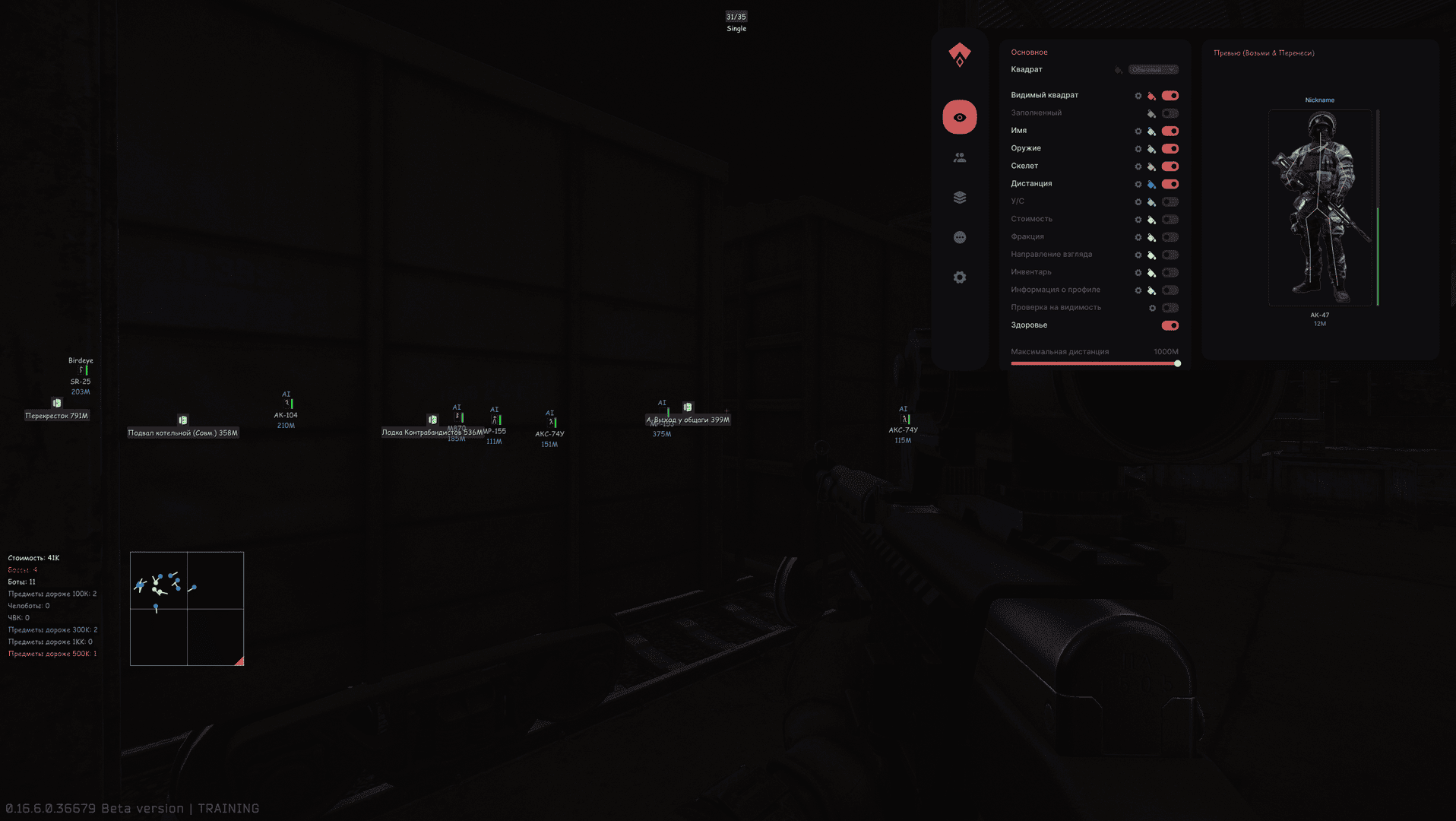Click the globe icon in the sidebar
This screenshot has height=821, width=1456.
point(960,237)
